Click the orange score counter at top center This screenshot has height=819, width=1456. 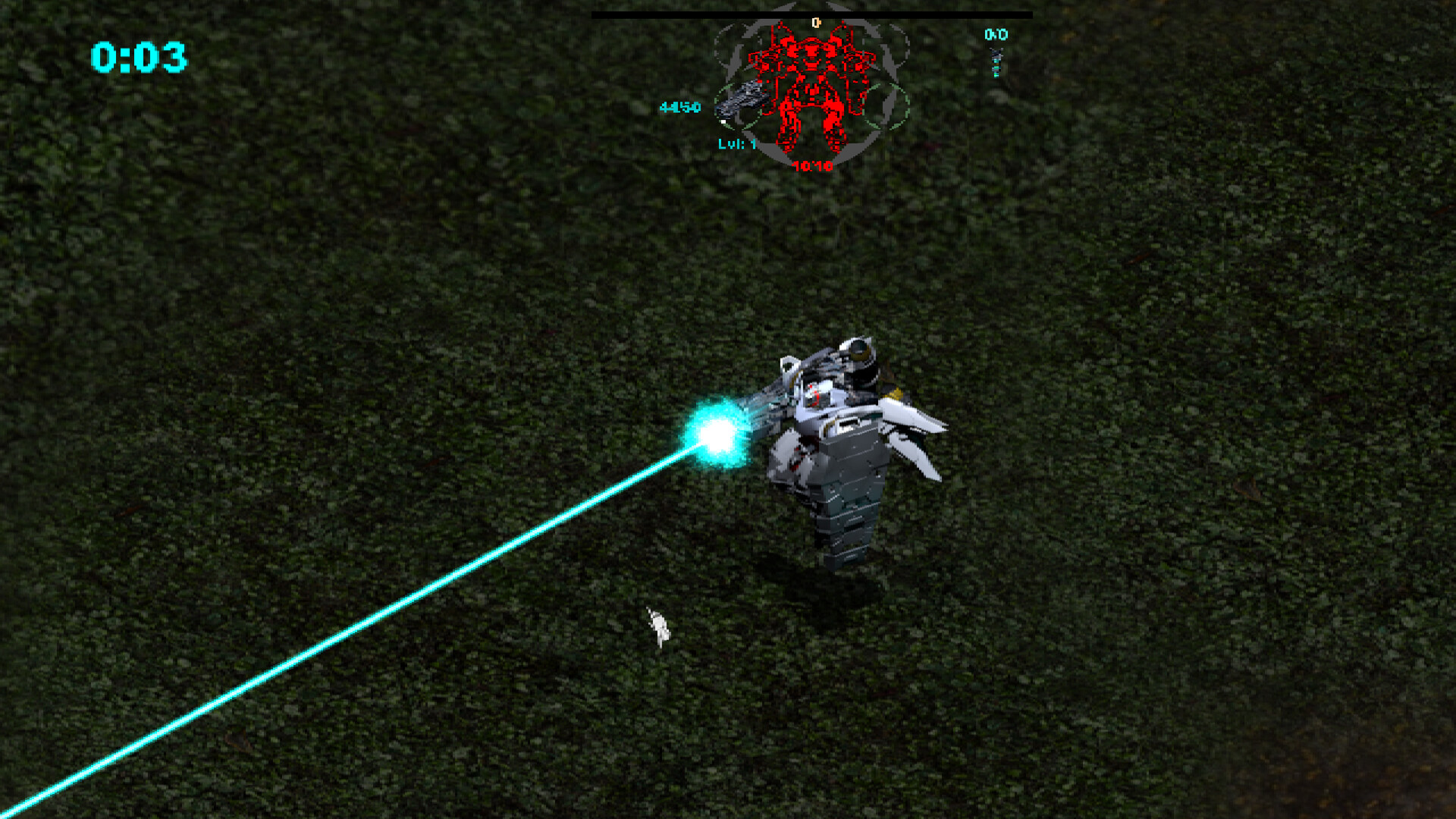816,23
